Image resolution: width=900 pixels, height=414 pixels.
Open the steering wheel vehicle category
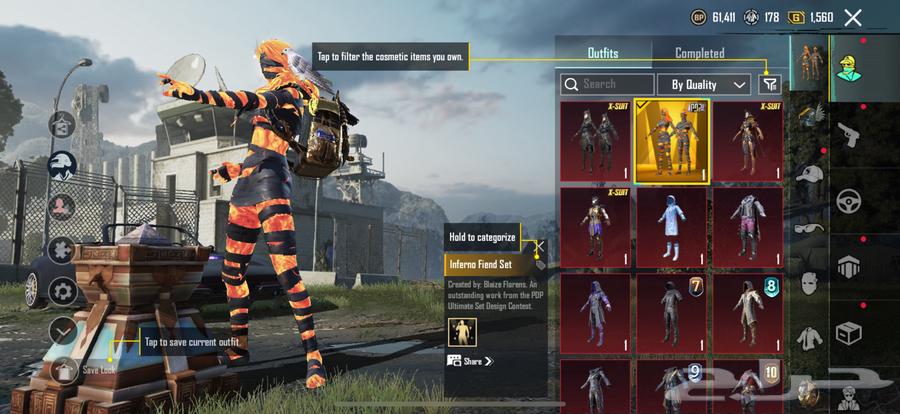pos(849,200)
